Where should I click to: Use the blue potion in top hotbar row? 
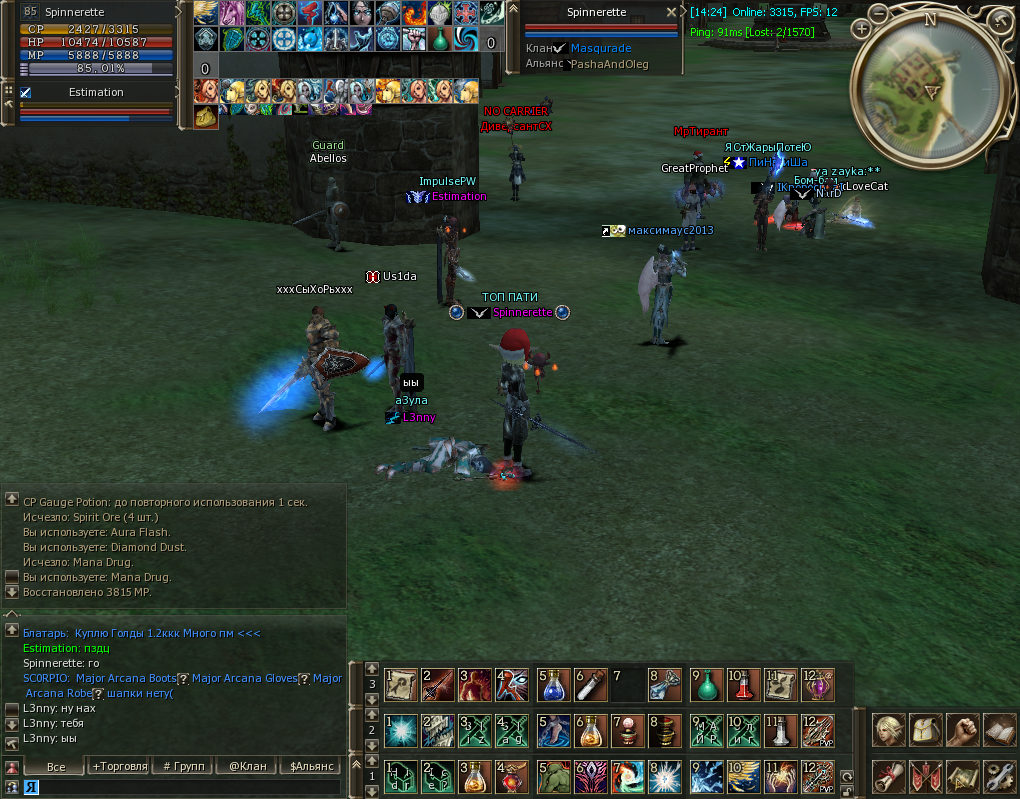553,685
